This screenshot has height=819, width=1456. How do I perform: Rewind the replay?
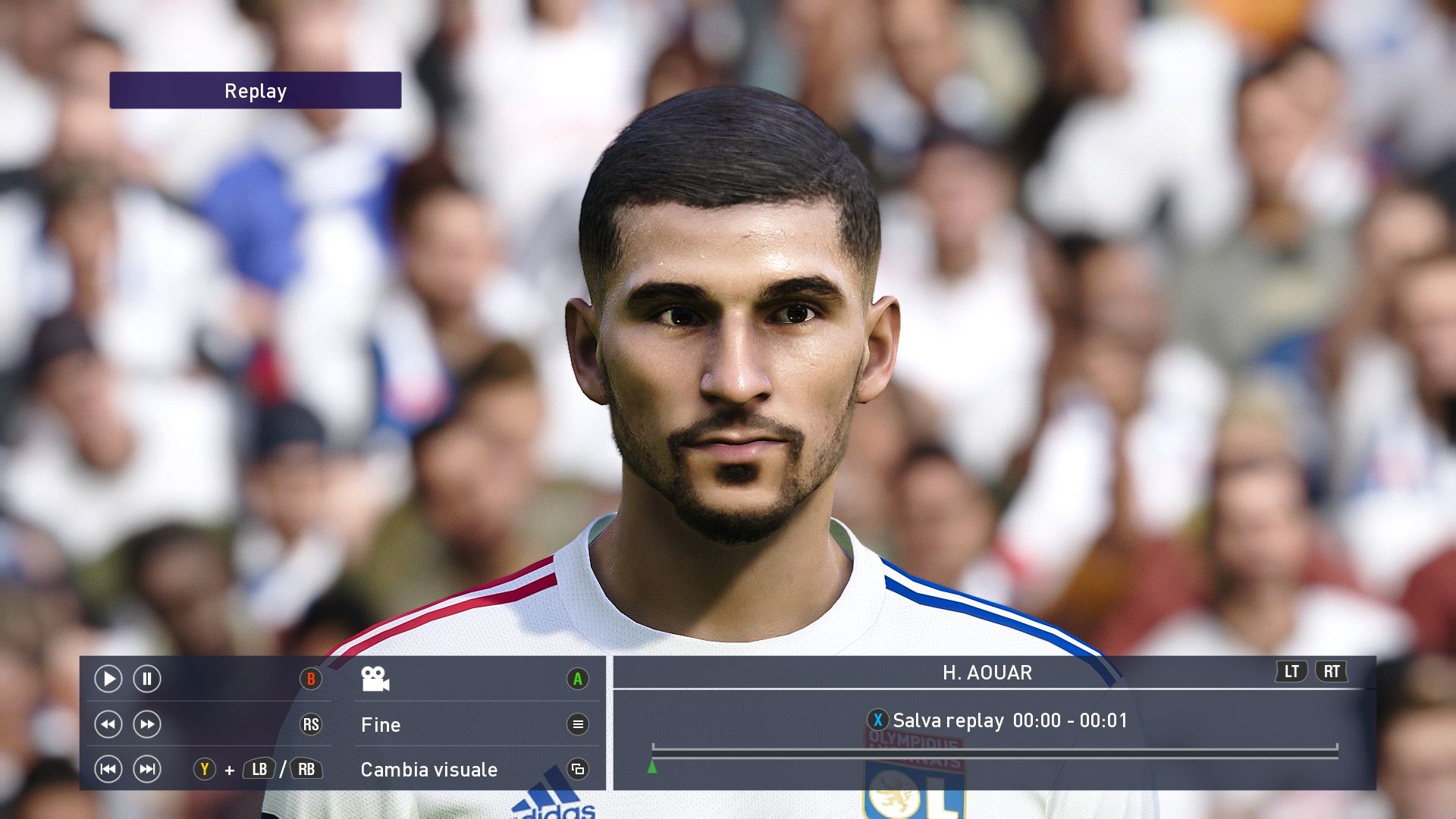[x=108, y=724]
